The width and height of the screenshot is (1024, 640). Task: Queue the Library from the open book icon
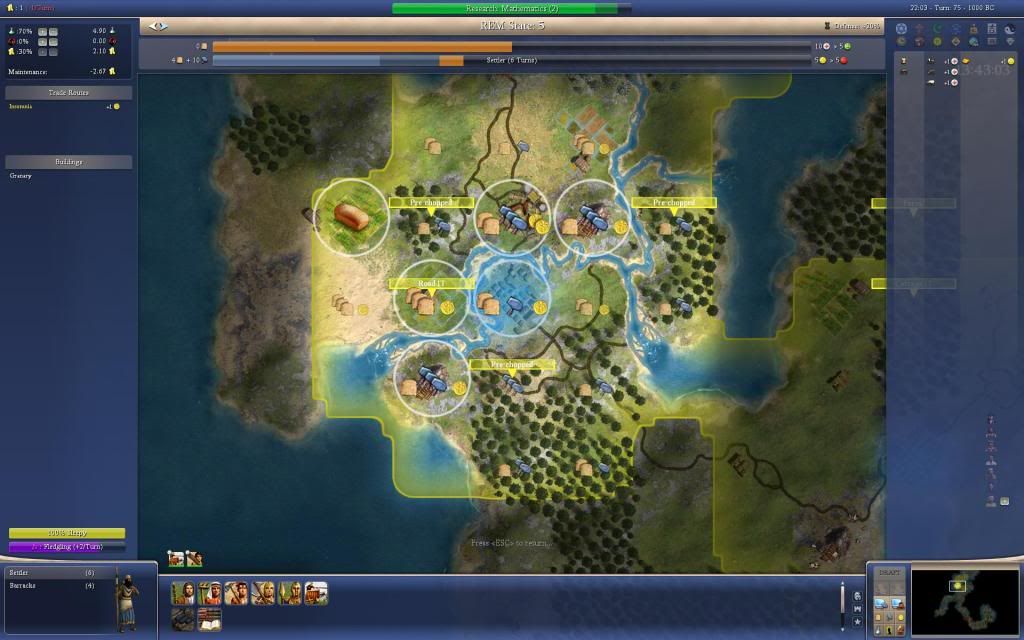coord(209,620)
